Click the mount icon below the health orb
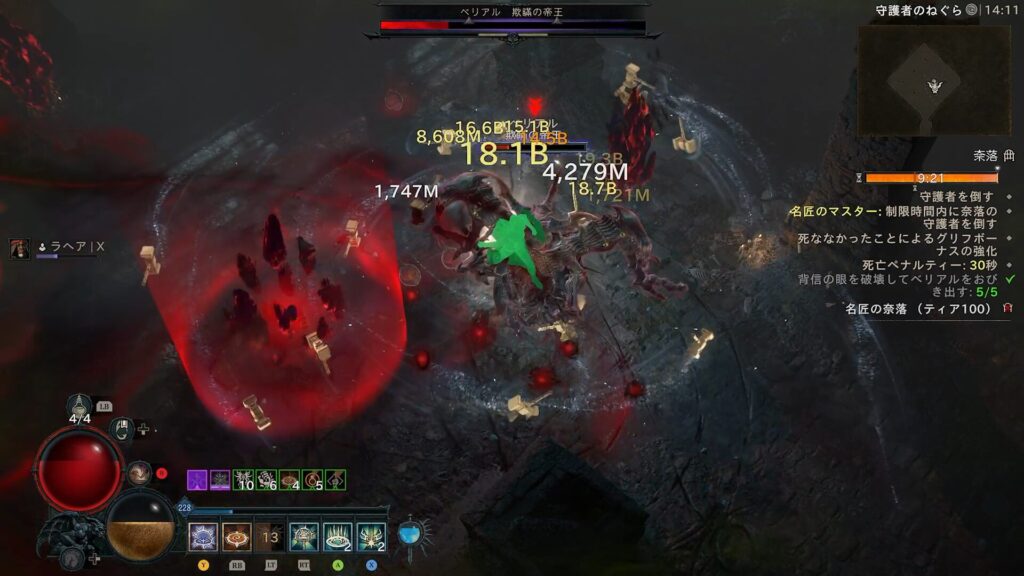This screenshot has height=576, width=1024. (x=71, y=558)
